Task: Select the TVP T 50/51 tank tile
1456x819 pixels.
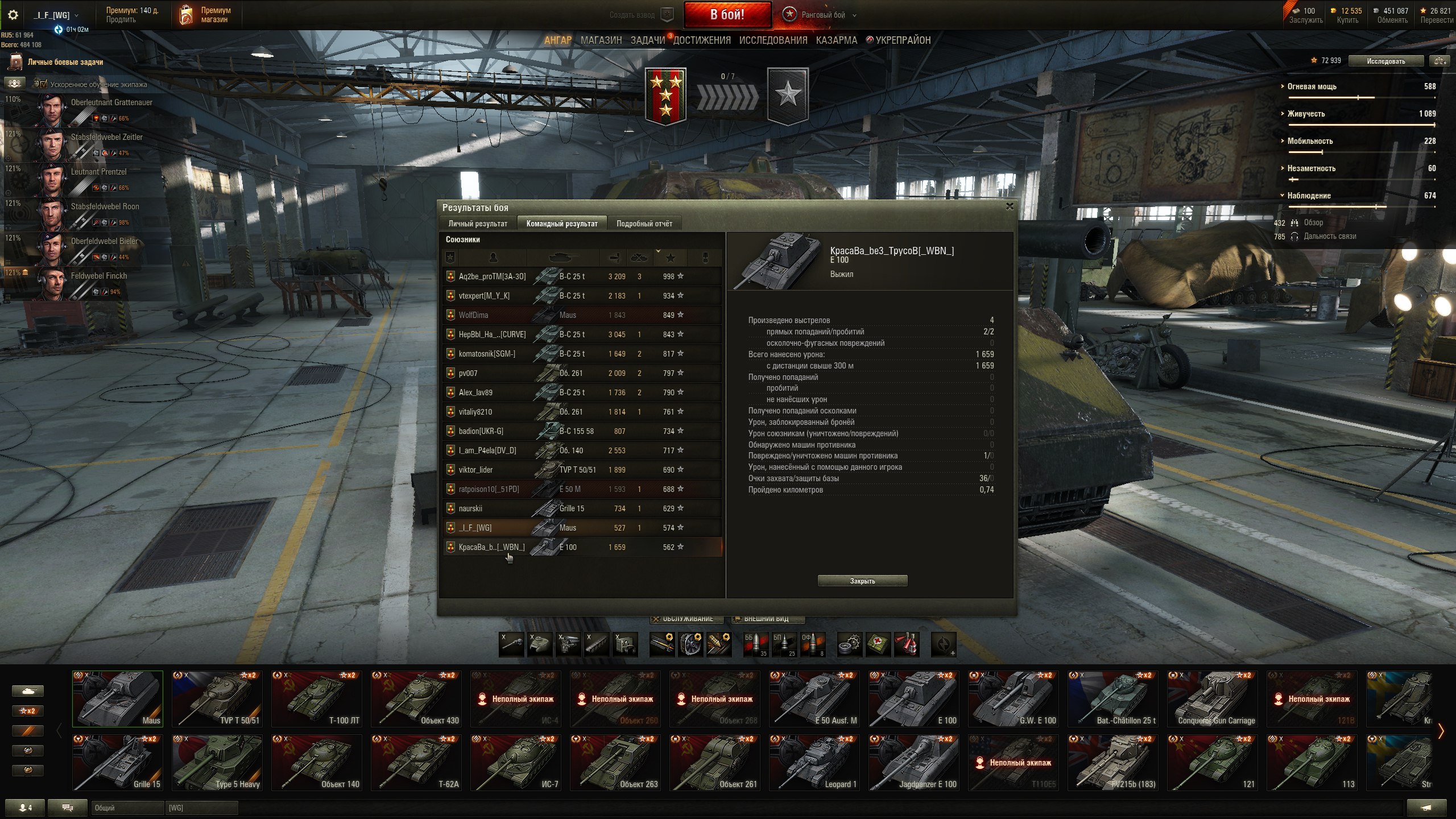Action: click(x=217, y=698)
